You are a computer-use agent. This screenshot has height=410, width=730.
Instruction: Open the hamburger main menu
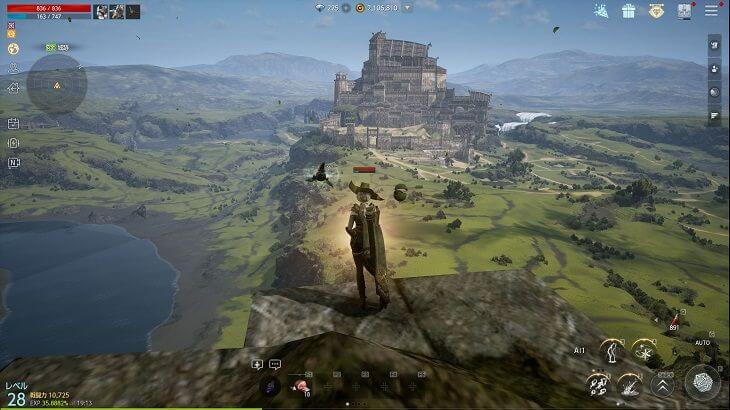click(711, 11)
